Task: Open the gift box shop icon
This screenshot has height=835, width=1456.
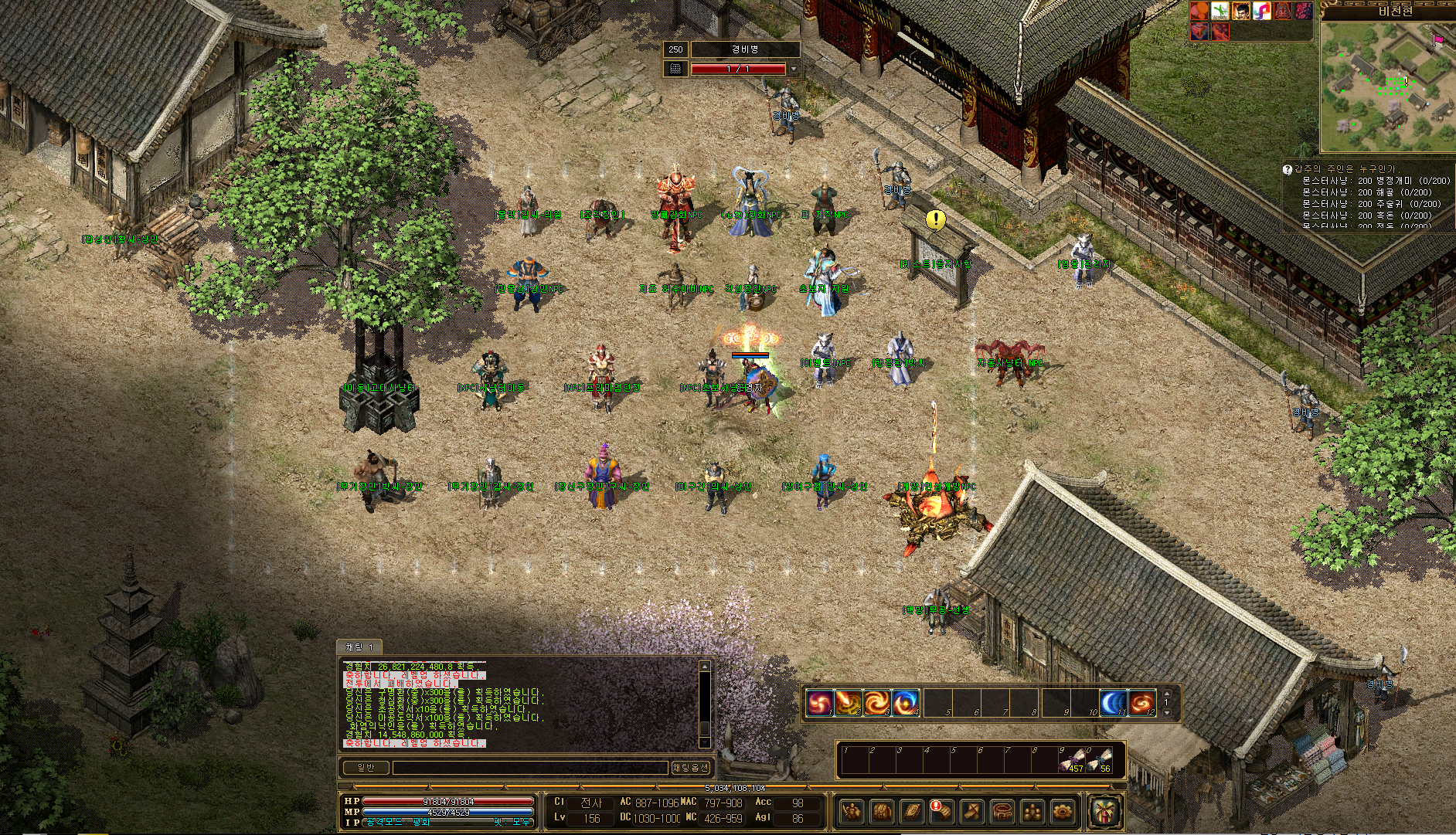Action: 1105,811
